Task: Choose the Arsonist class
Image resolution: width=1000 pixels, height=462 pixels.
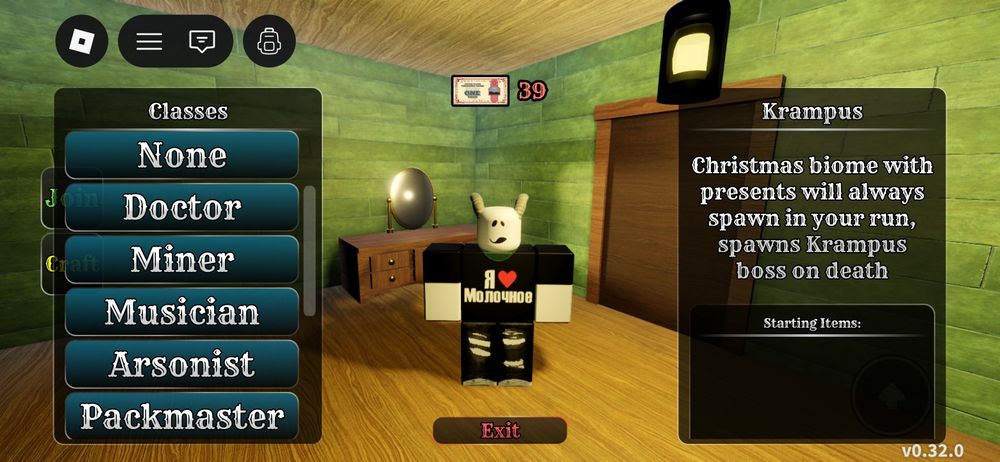Action: pyautogui.click(x=182, y=364)
